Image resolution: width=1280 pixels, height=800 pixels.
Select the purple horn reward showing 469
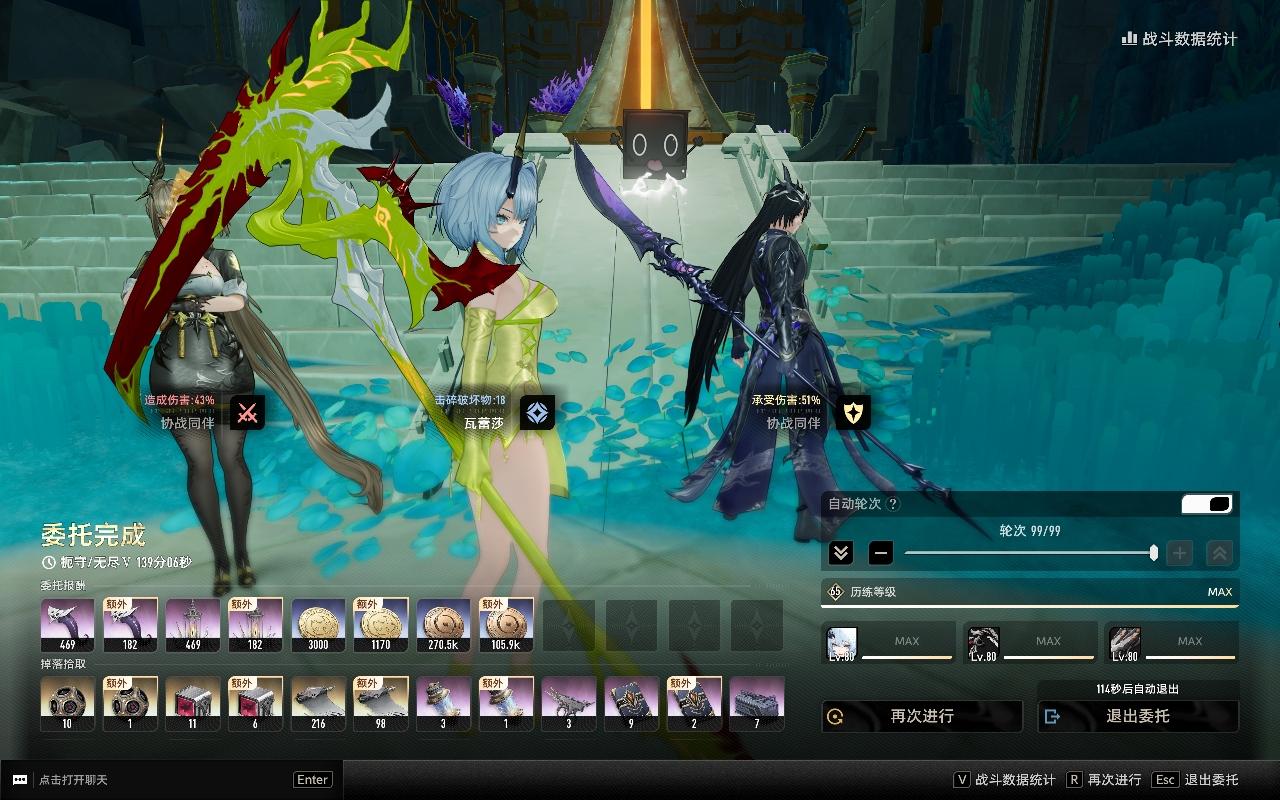tap(67, 626)
